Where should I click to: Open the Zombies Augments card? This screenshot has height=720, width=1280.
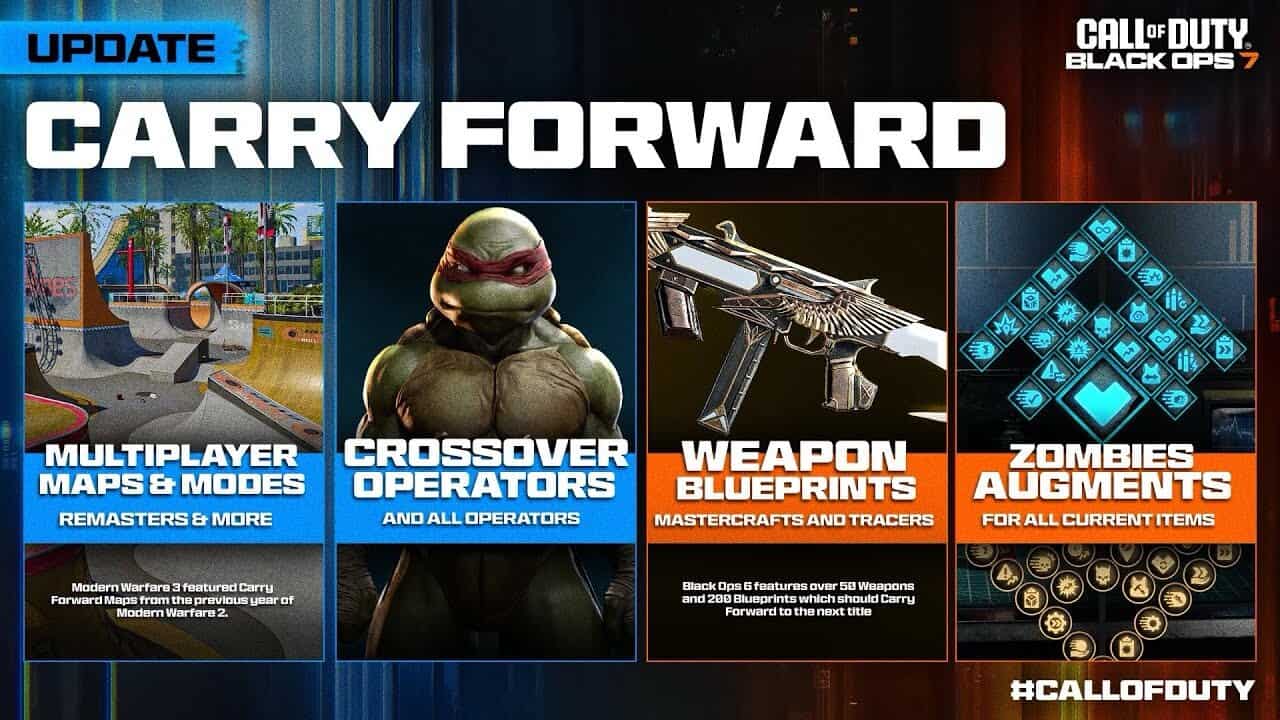[x=1106, y=430]
